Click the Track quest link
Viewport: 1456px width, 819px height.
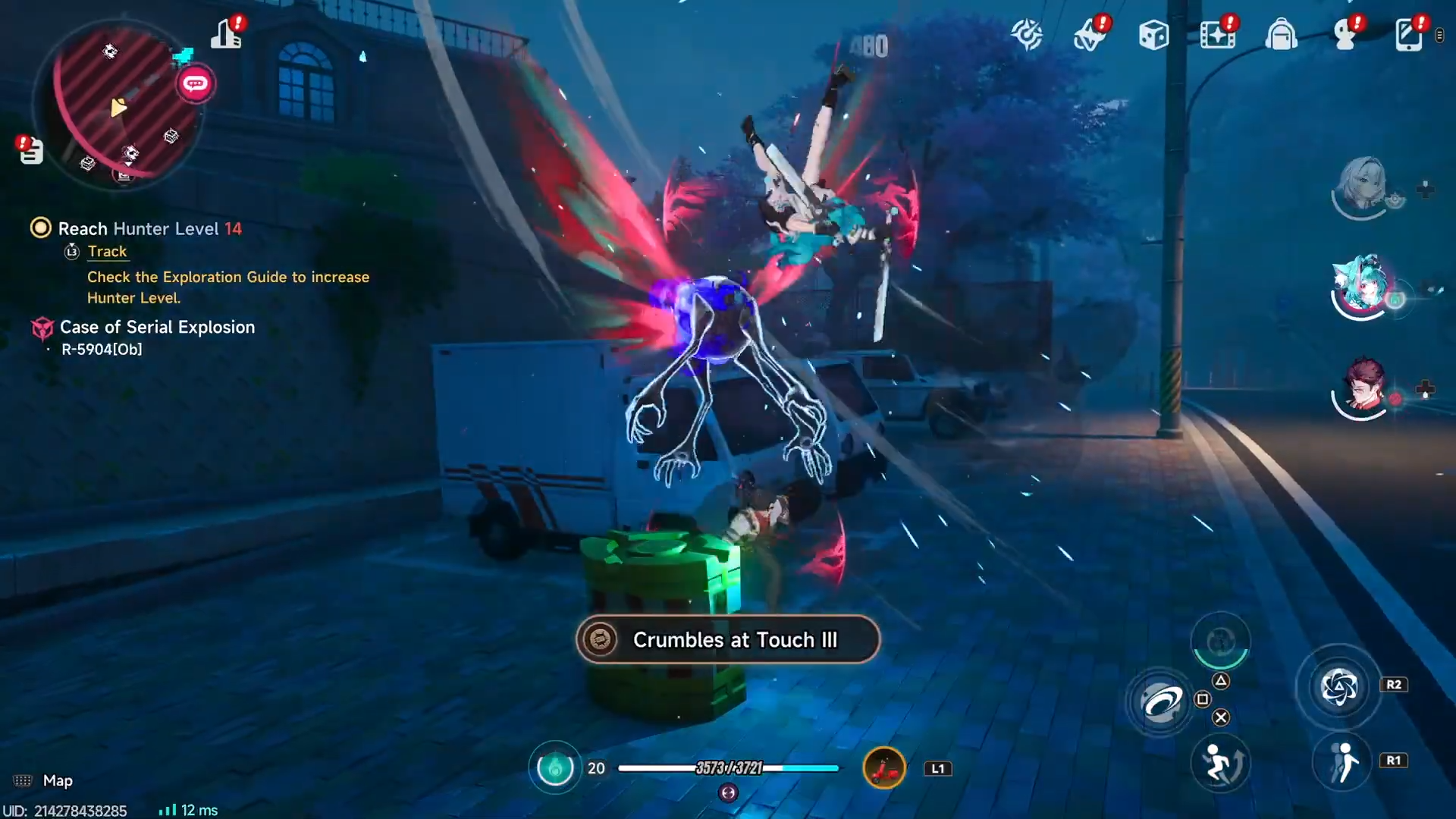107,252
